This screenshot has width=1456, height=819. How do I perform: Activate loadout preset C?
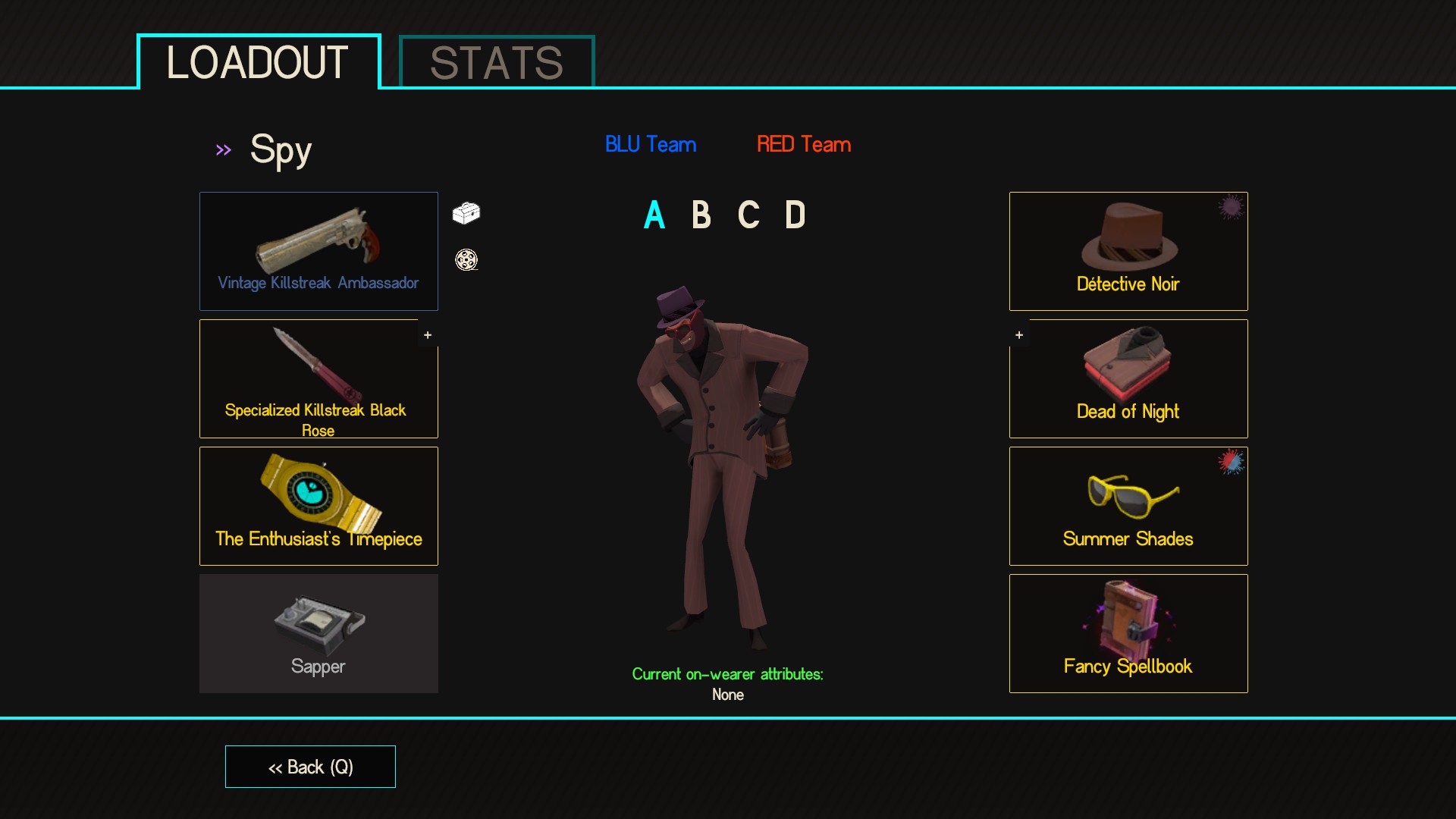click(748, 215)
